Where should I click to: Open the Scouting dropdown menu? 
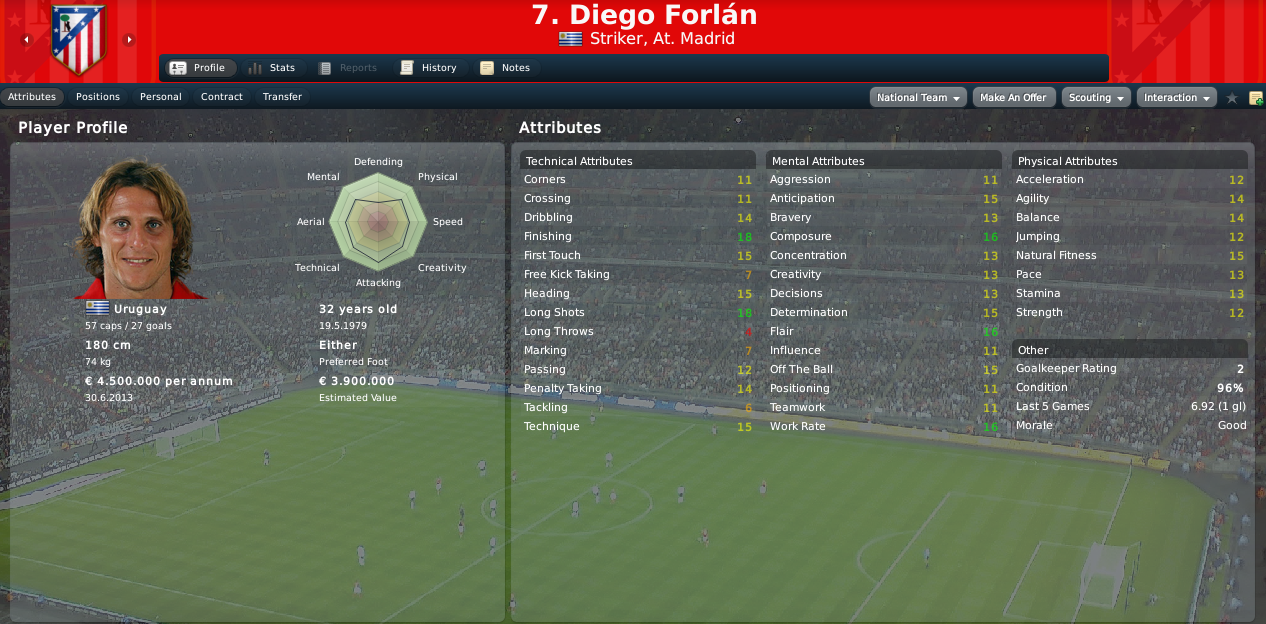tap(1096, 98)
